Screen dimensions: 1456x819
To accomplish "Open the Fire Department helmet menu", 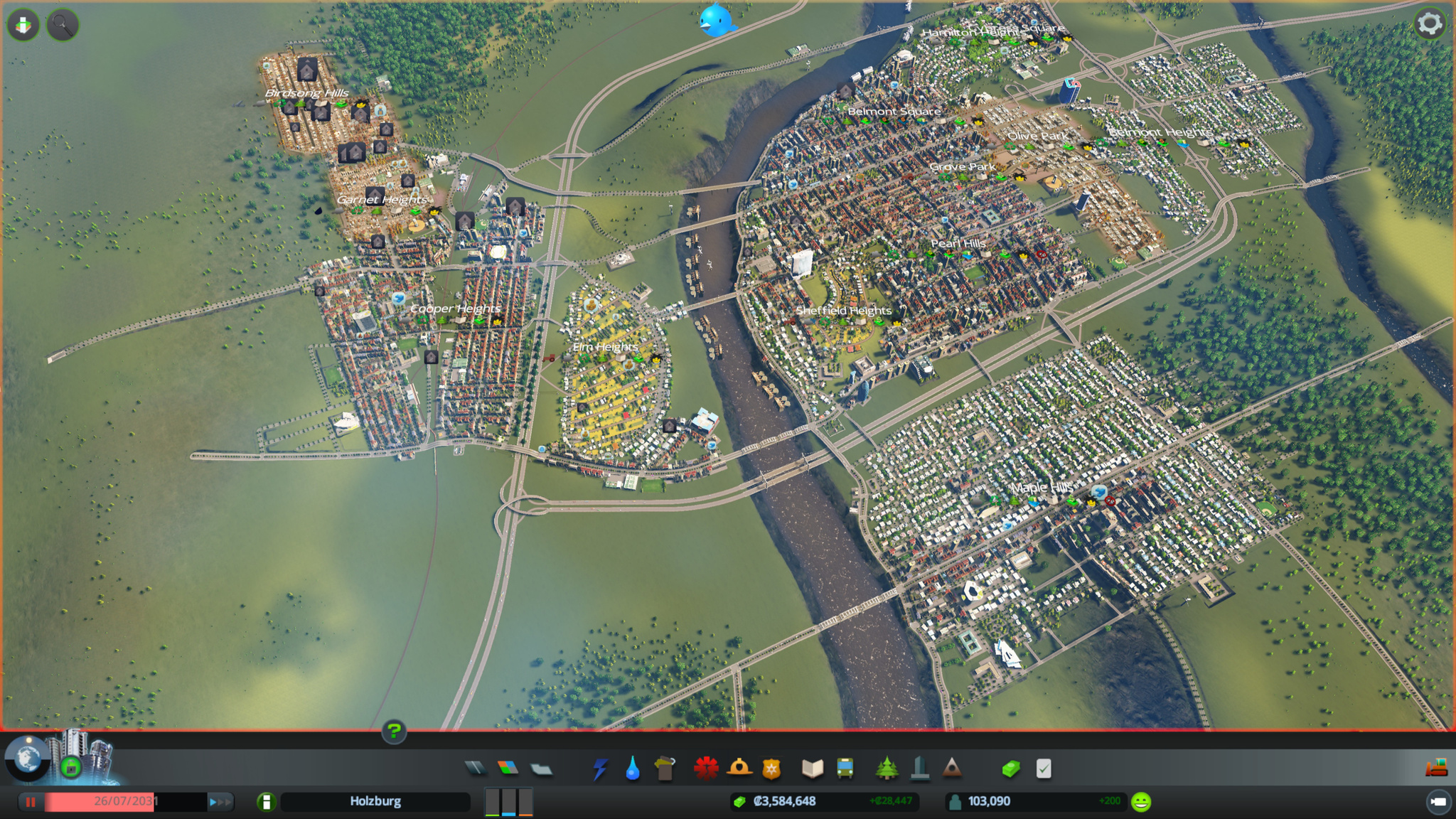I will pos(739,769).
